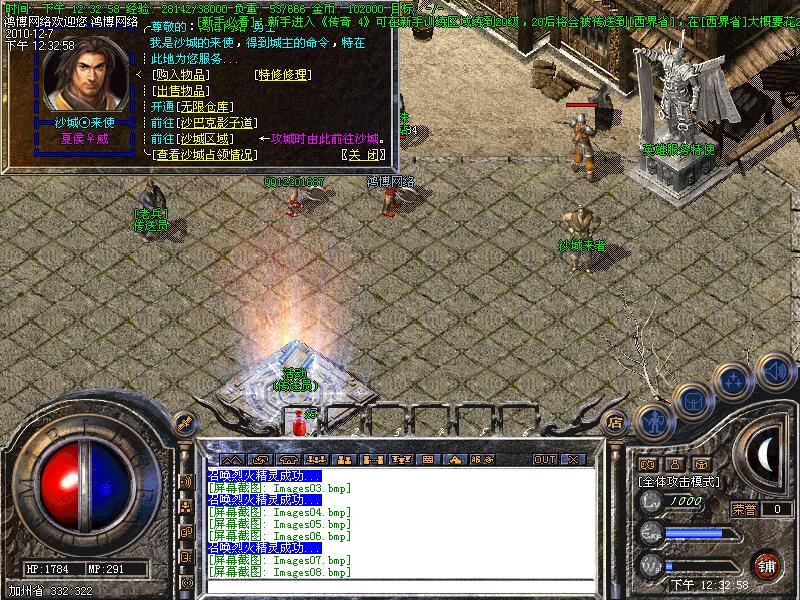This screenshot has height=600, width=800.
Task: View 查看沙城占领情况 occupation status
Action: 204,154
